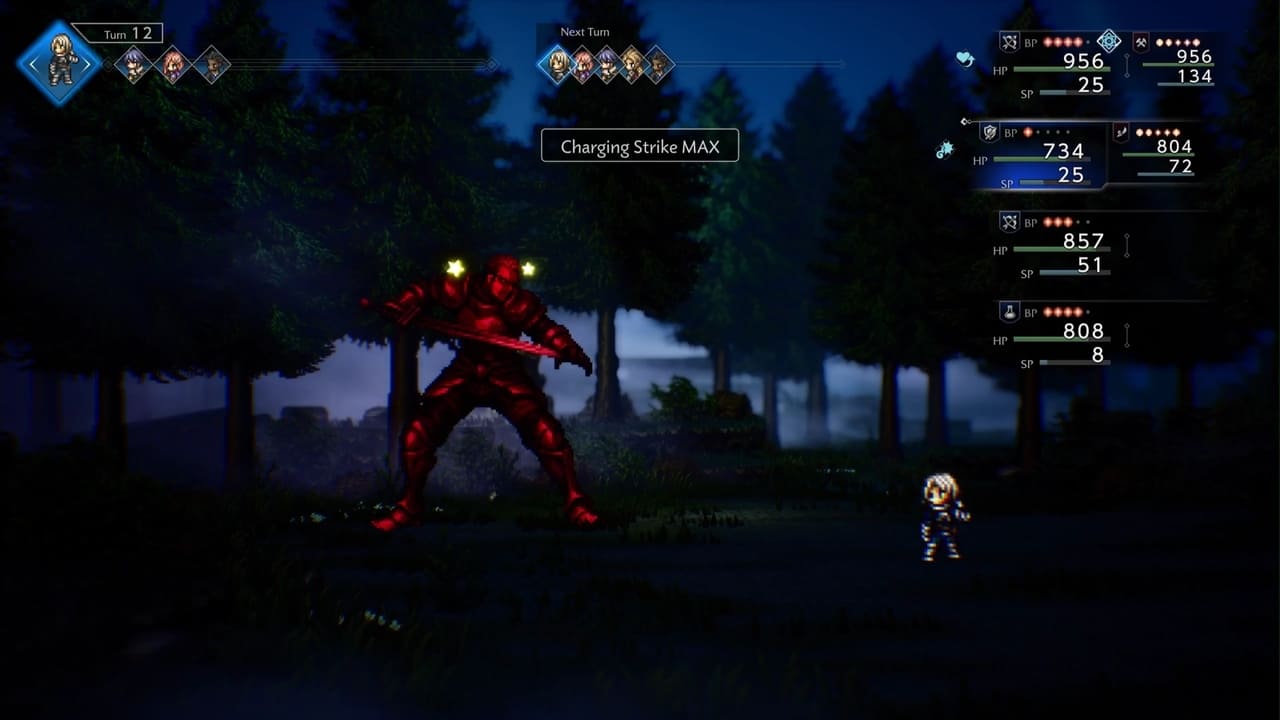Activate the glowing diamond latent power icon
1280x720 pixels.
click(x=1108, y=41)
